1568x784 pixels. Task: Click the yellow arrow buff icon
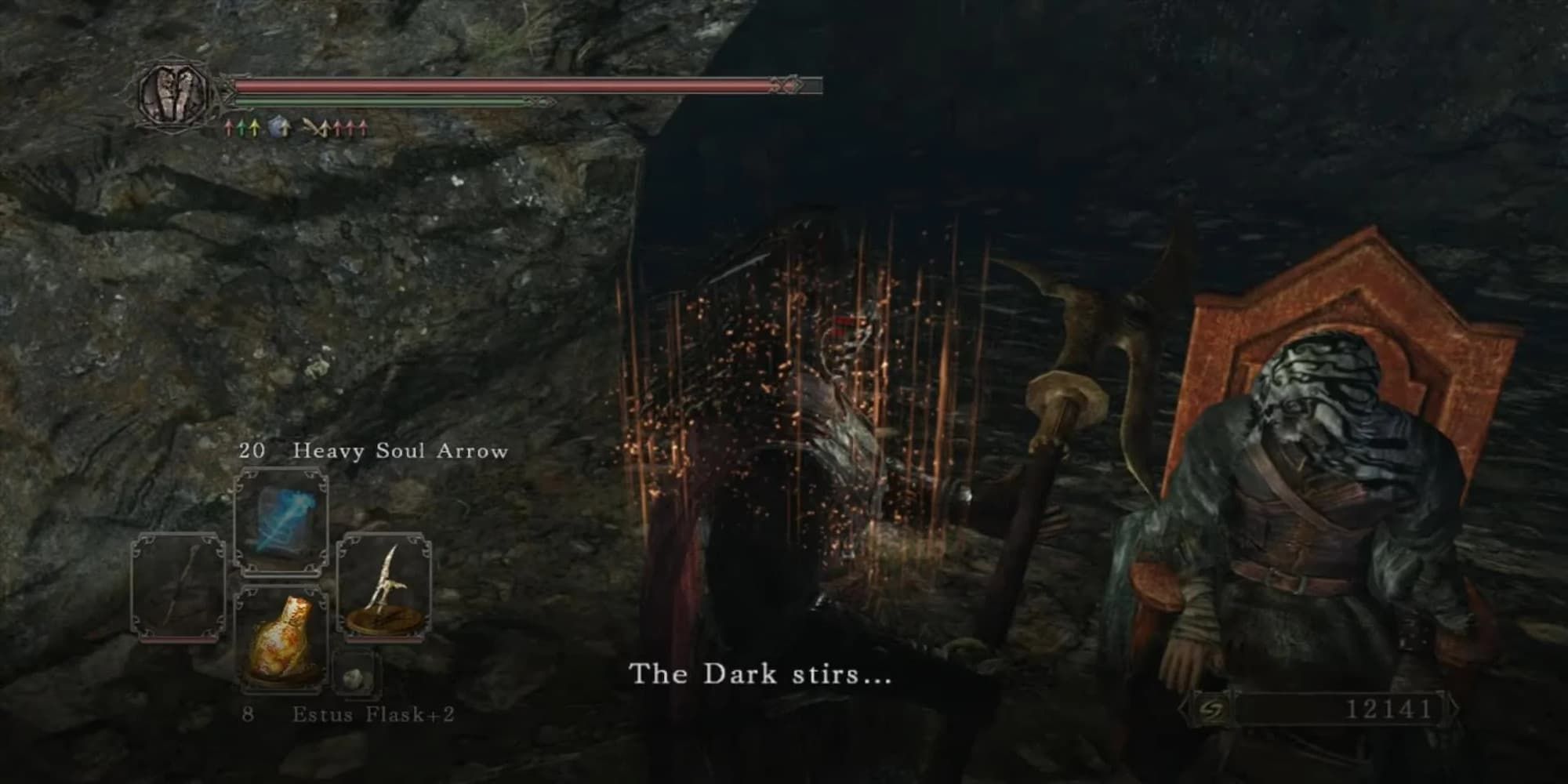tap(255, 128)
